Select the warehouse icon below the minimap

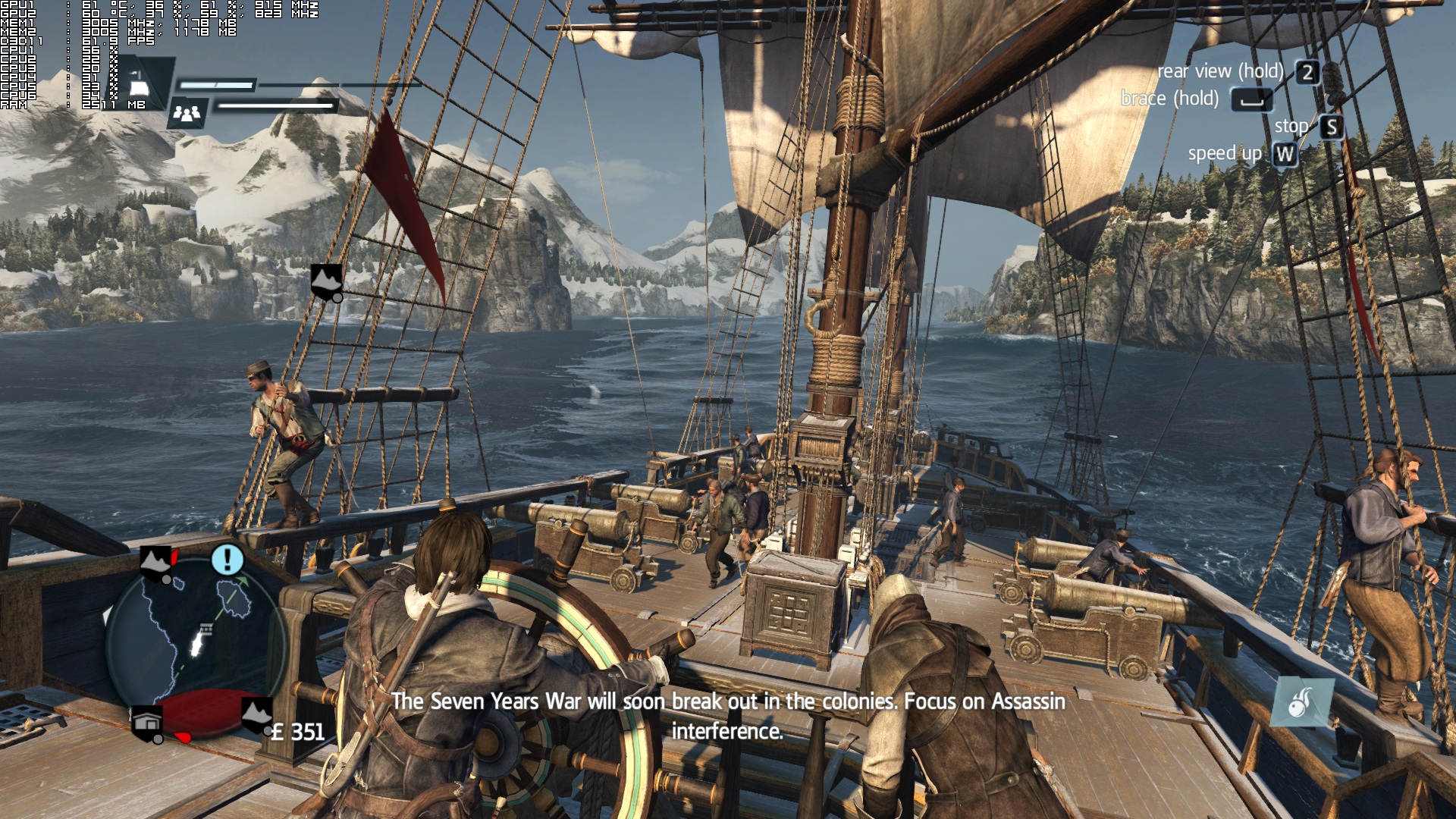coord(147,723)
